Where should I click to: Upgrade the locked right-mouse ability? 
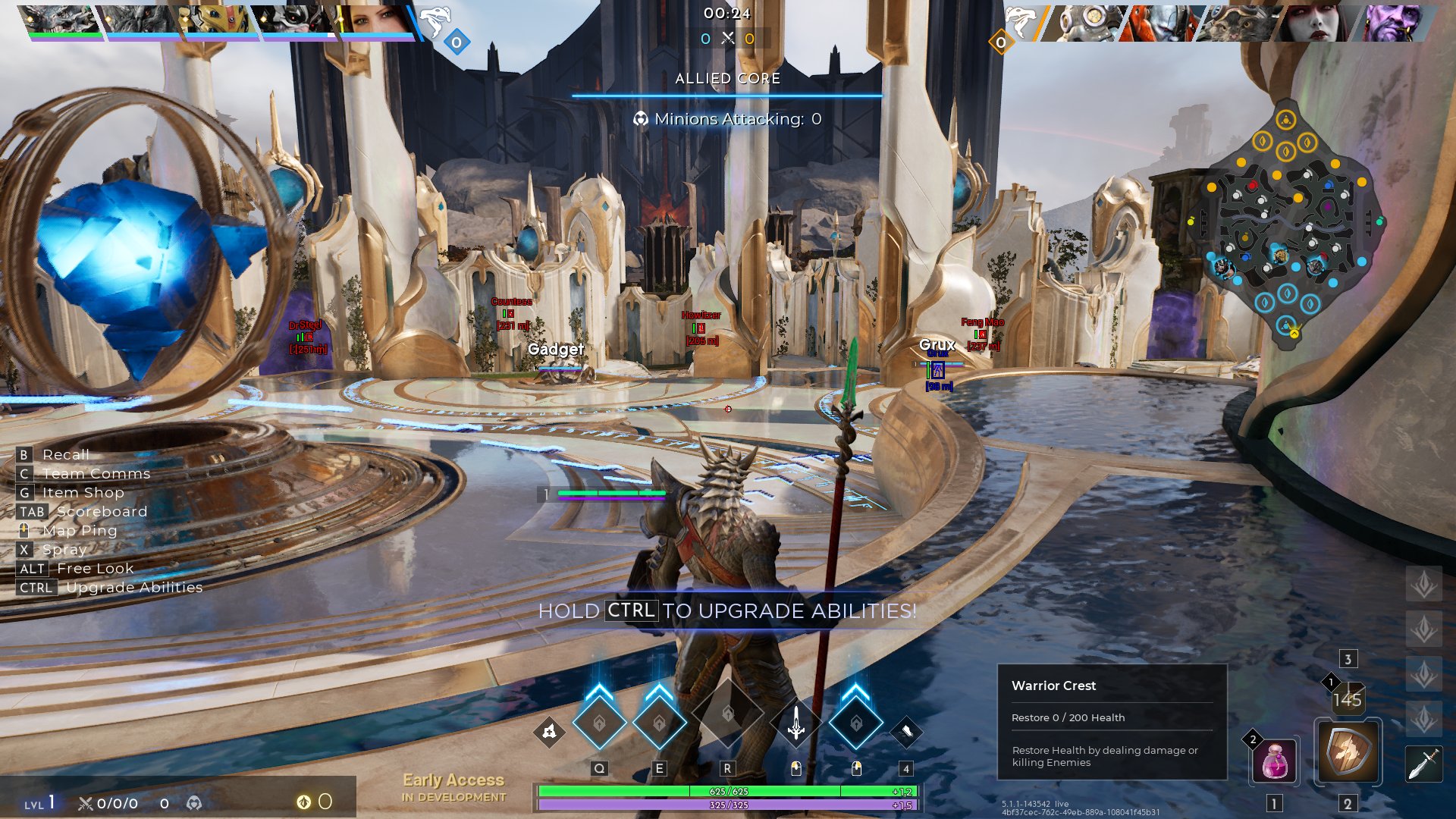[x=856, y=723]
